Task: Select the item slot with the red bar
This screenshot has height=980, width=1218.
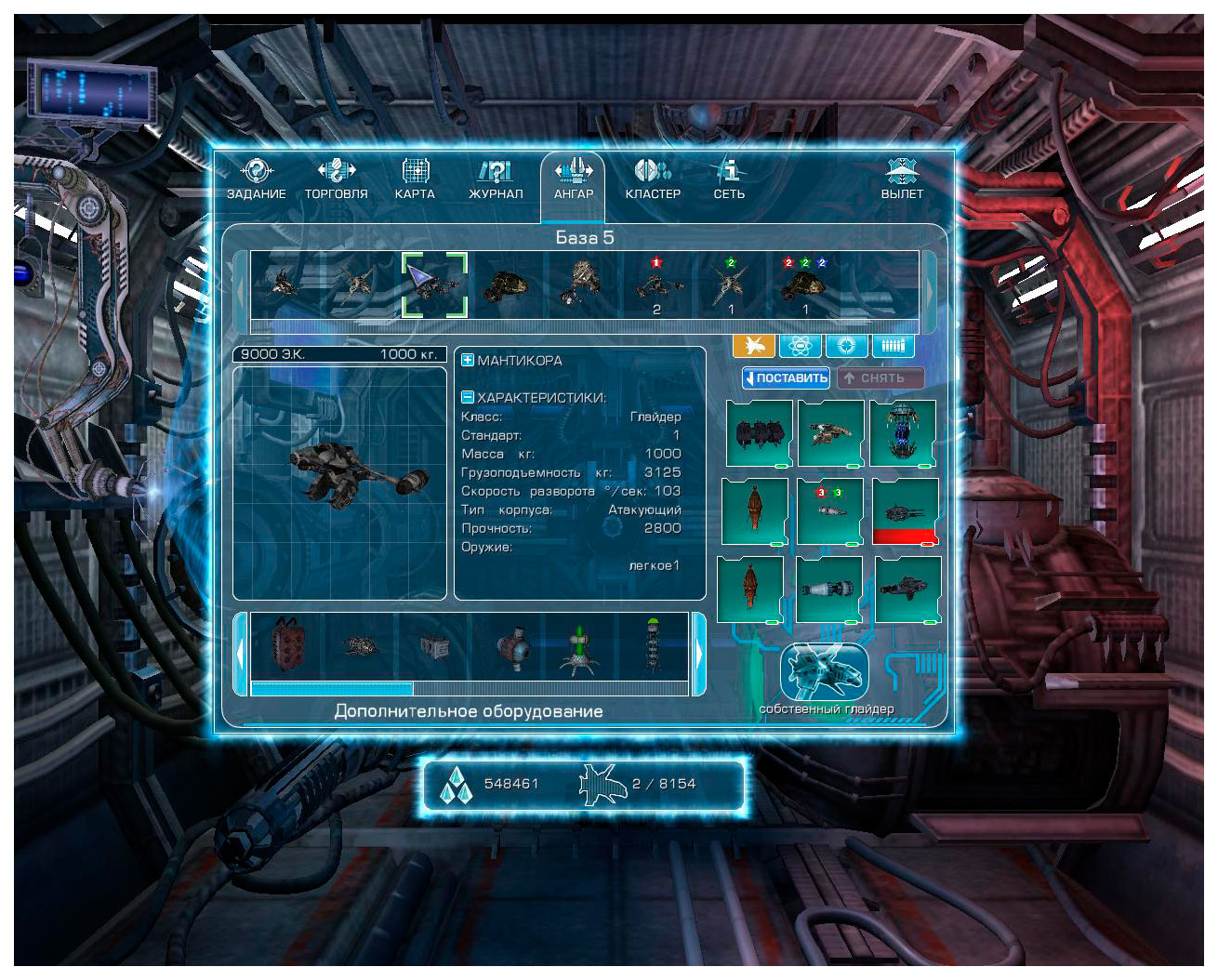Action: (x=905, y=511)
